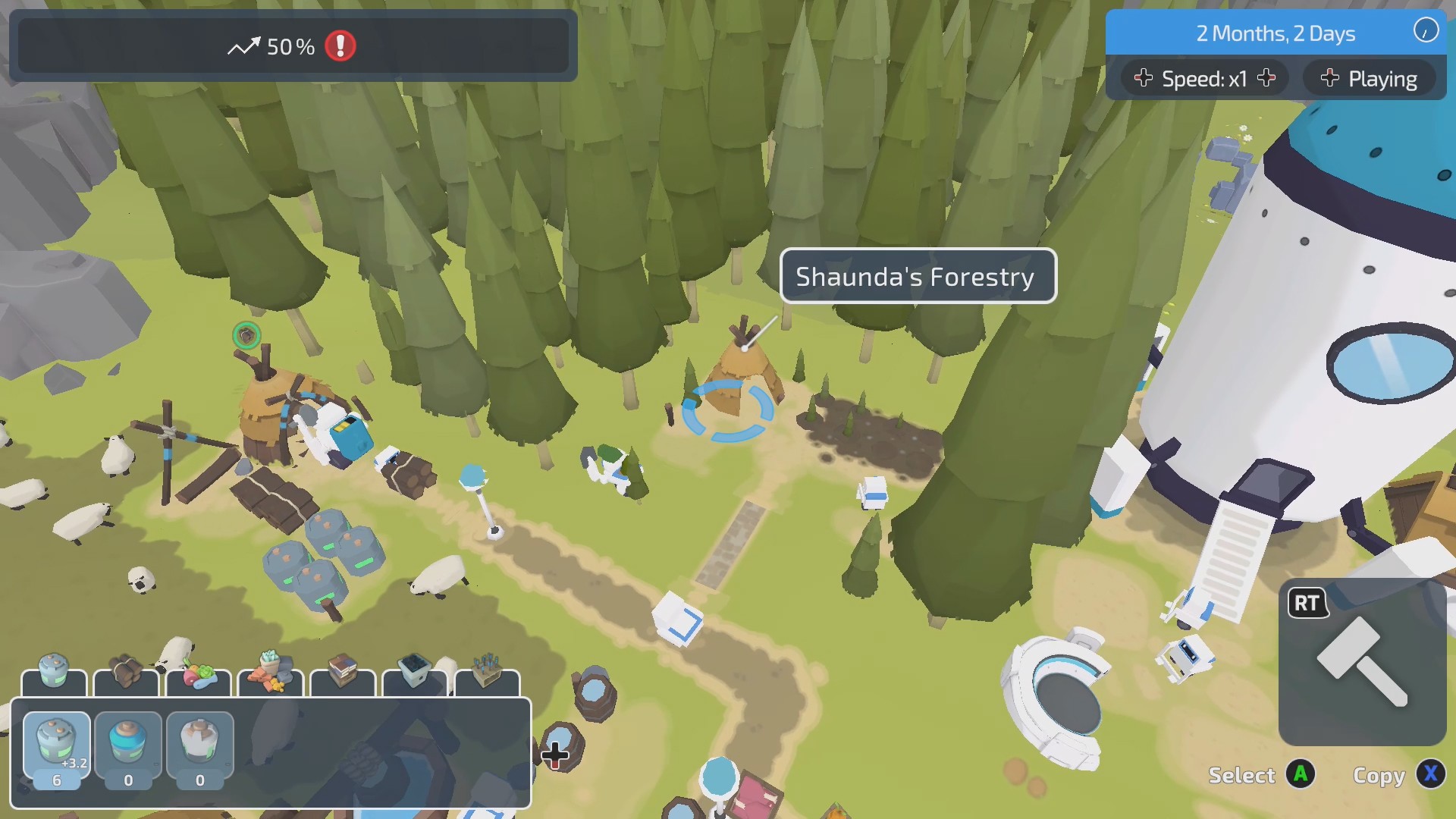Toggle the Playing pause state

pyautogui.click(x=1369, y=78)
